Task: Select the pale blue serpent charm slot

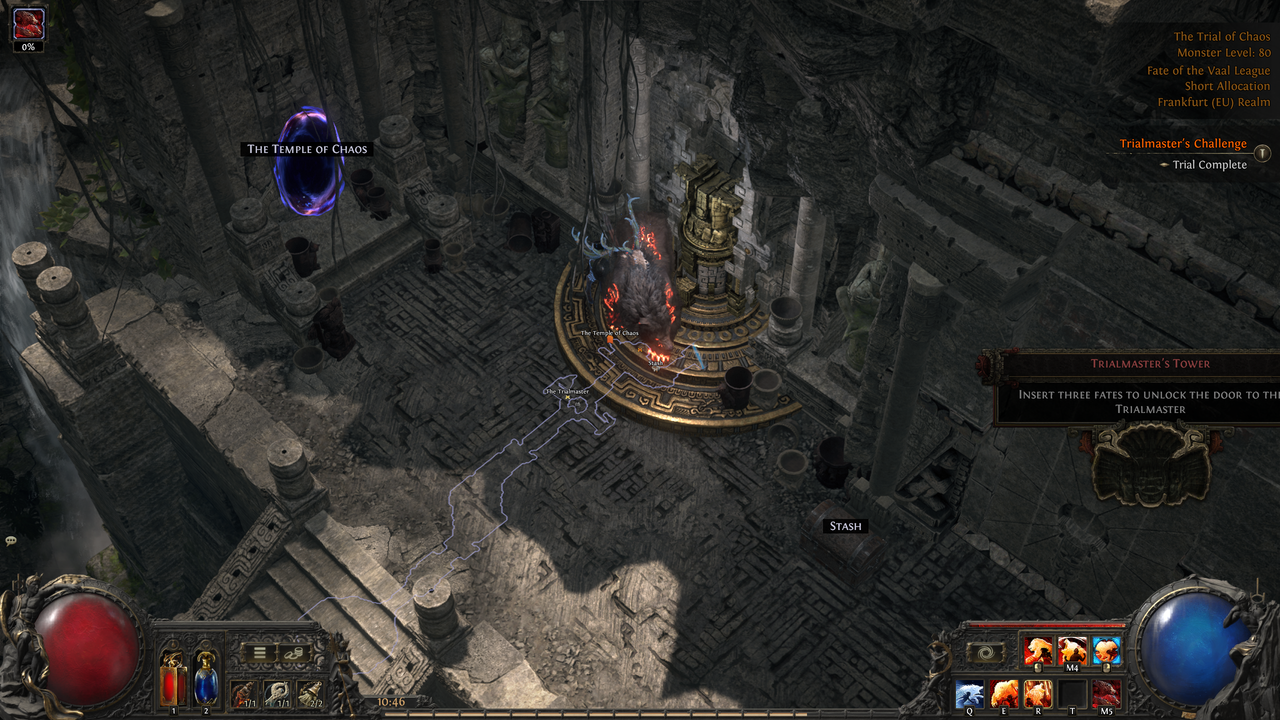Action: pyautogui.click(x=276, y=692)
